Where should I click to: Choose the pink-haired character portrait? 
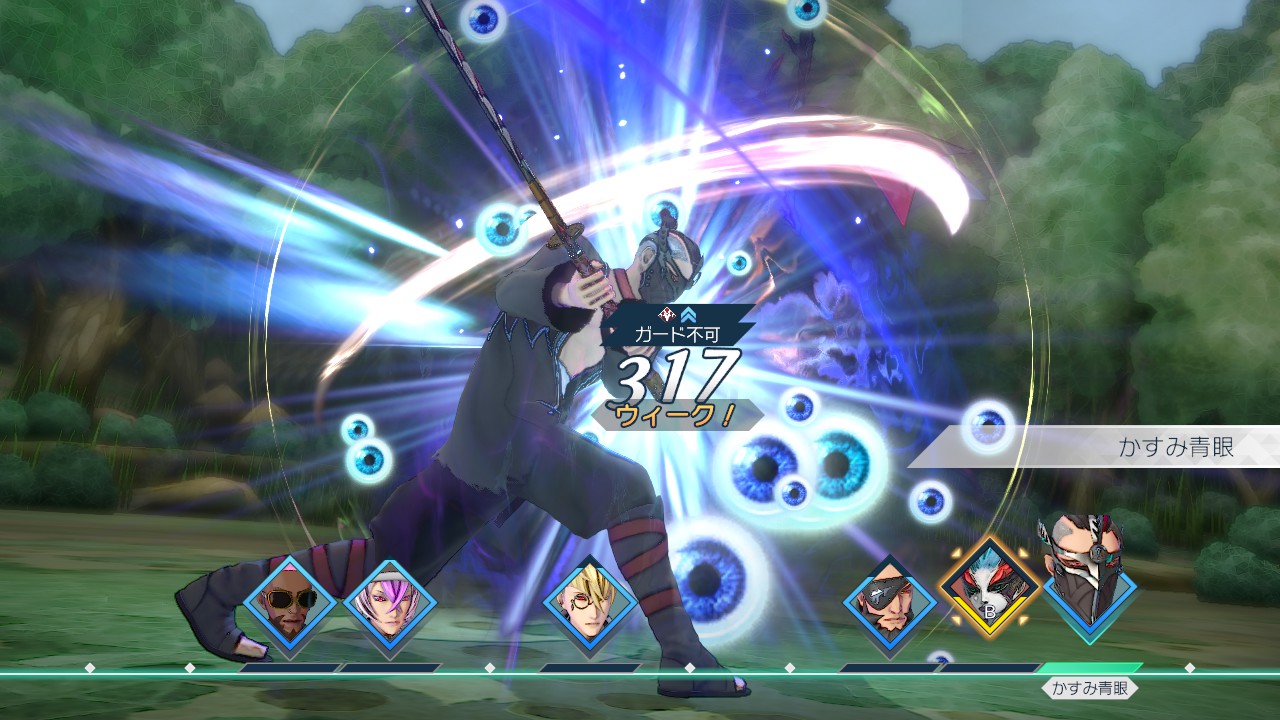pyautogui.click(x=389, y=603)
